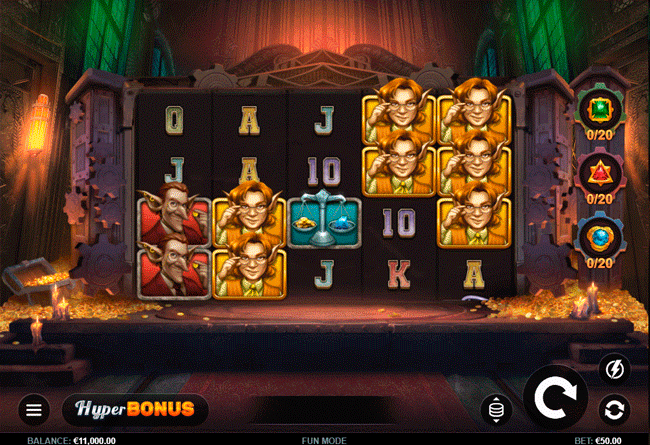The width and height of the screenshot is (650, 445).
Task: Open autoplay with the circular arrows button
Action: tap(613, 409)
